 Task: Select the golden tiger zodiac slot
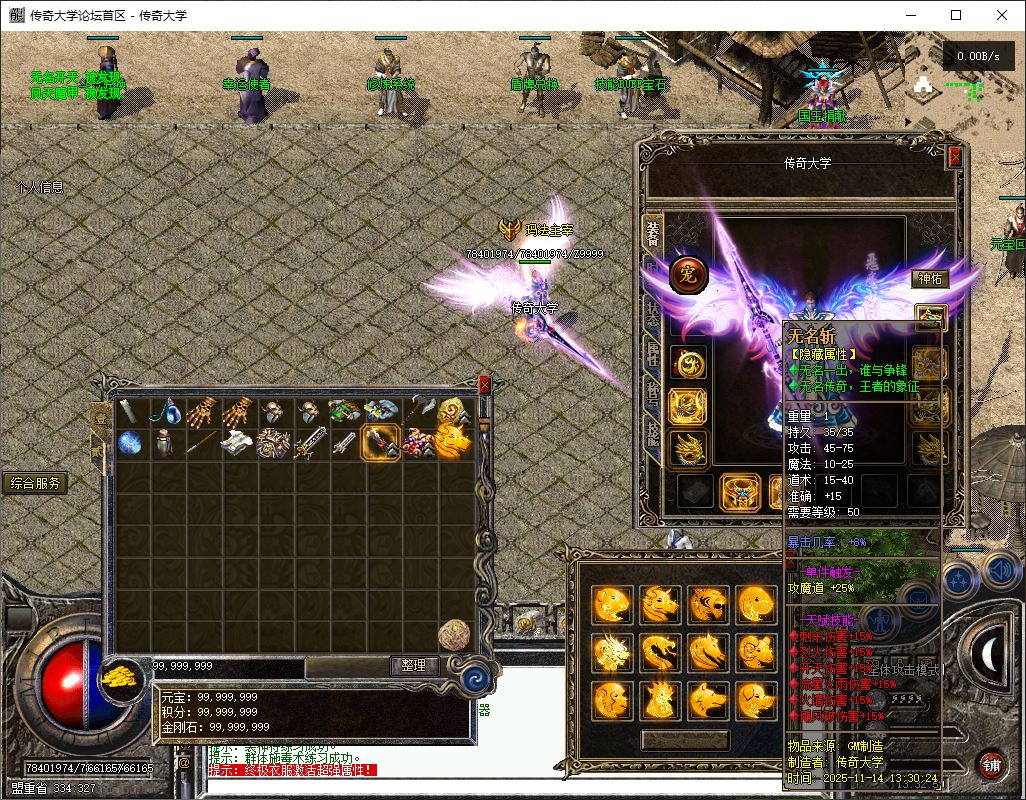point(708,603)
